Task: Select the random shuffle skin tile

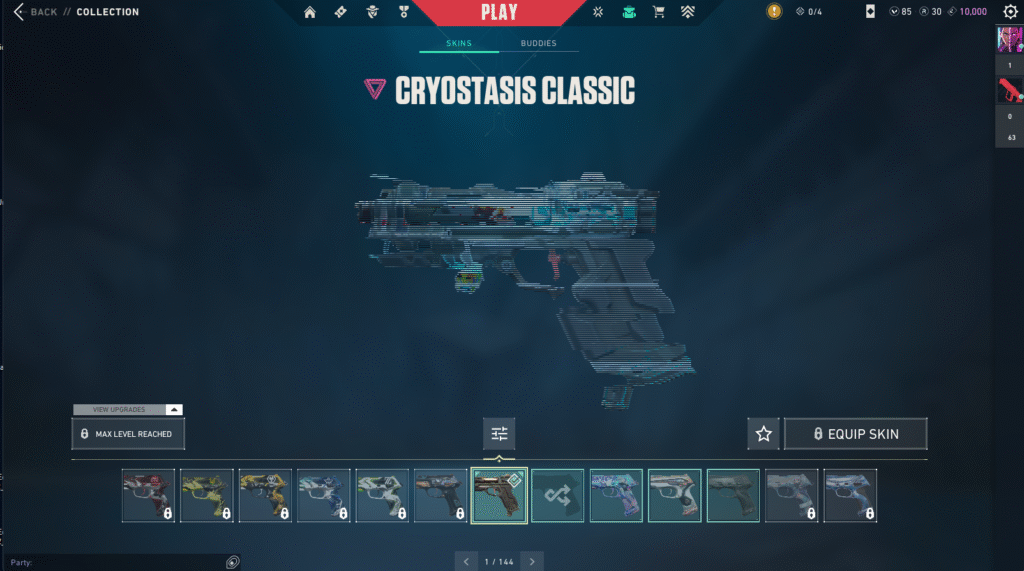Action: [558, 496]
